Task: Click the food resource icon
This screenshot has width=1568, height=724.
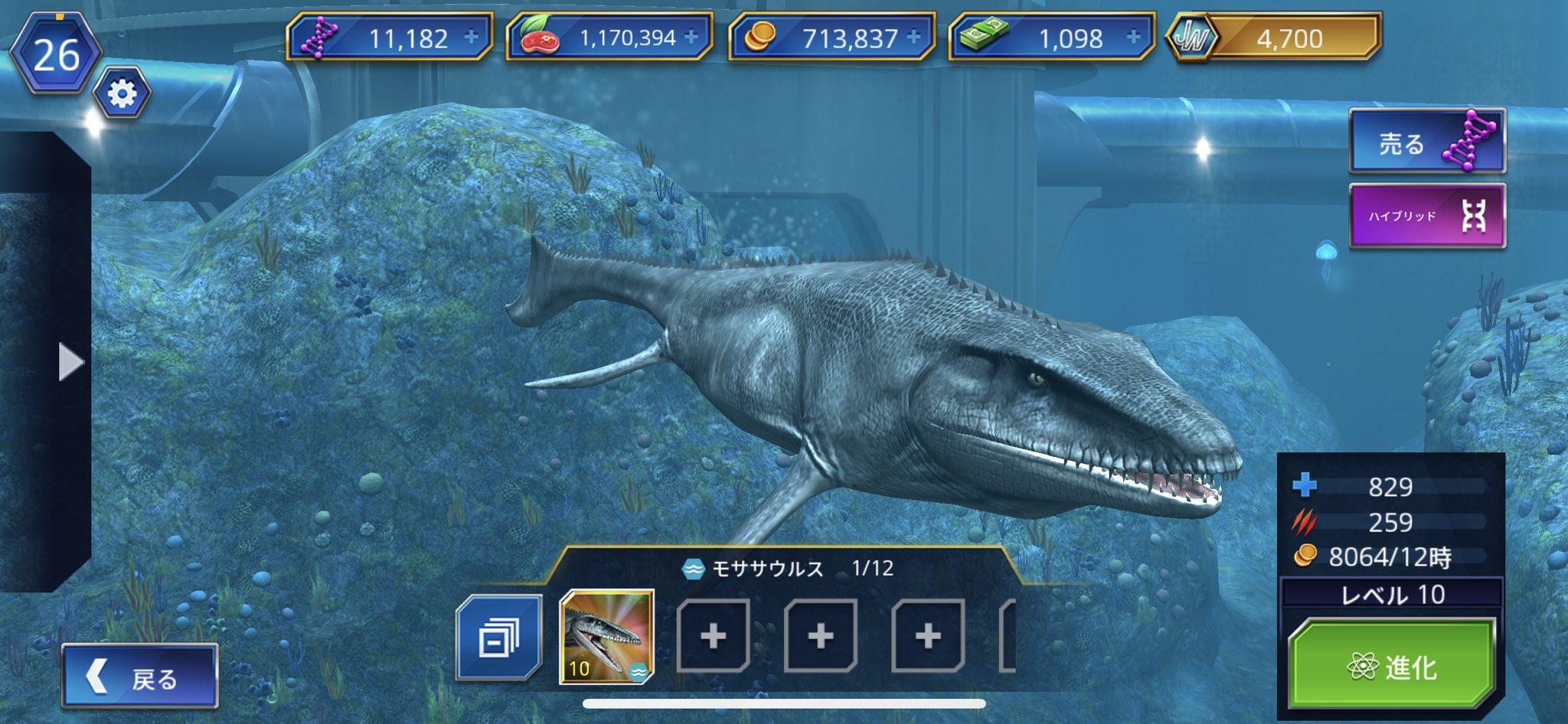Action: pyautogui.click(x=538, y=37)
